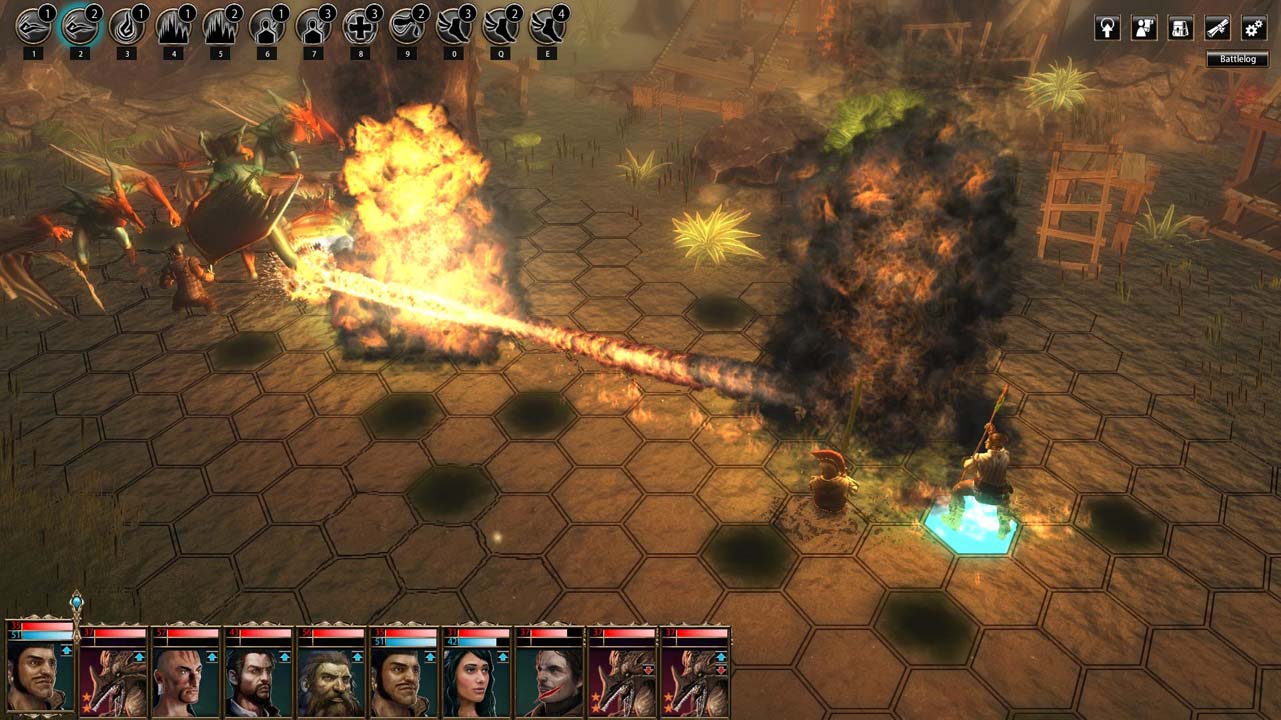Screen dimensions: 1281x720
Task: Use the droplet ability labeled 9
Action: (406, 27)
